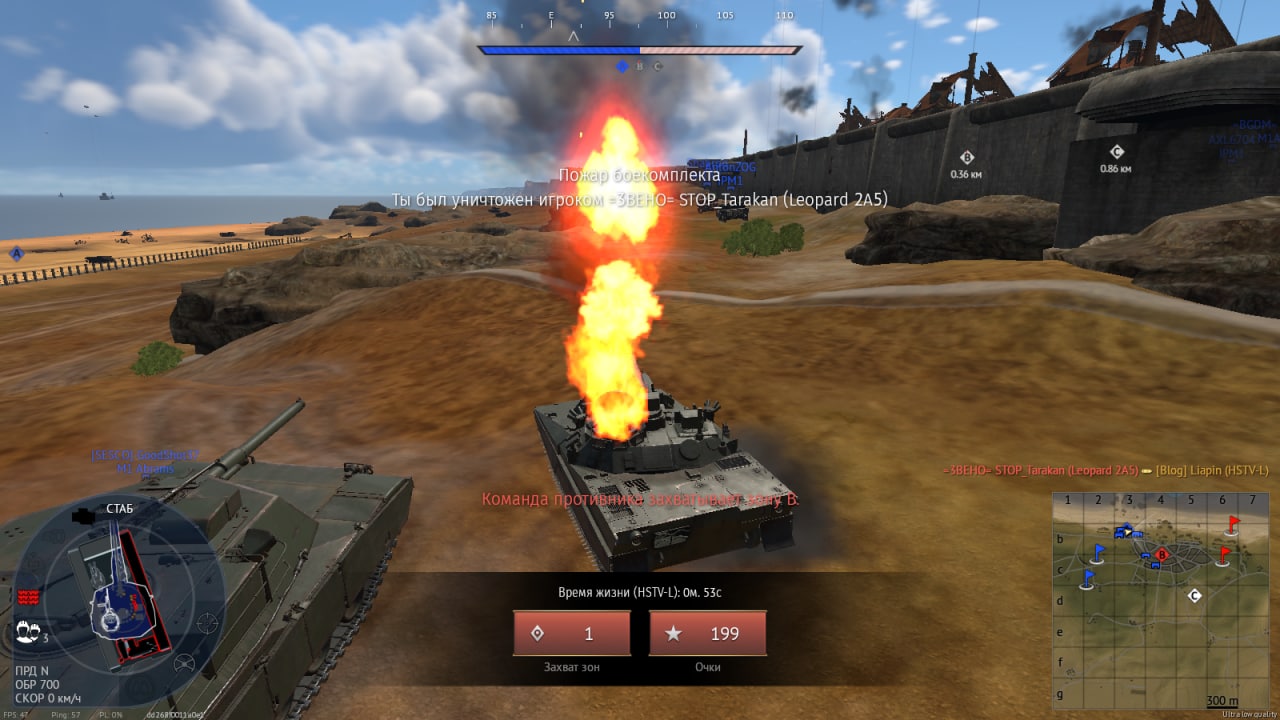
Task: Click the tactical minimap
Action: tap(1160, 600)
